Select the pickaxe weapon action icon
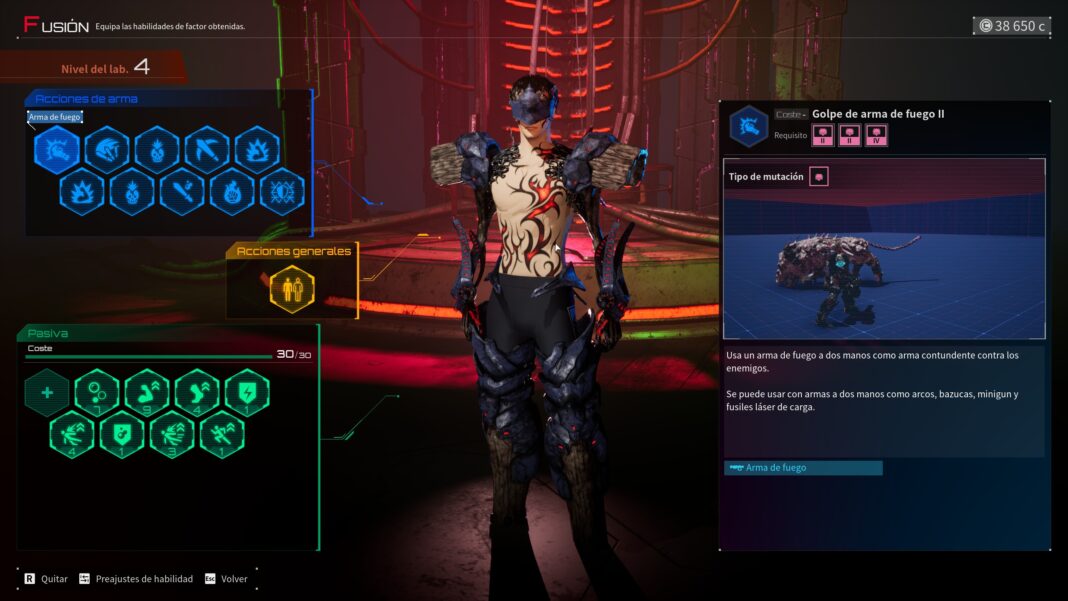The height and width of the screenshot is (601, 1068). click(207, 150)
